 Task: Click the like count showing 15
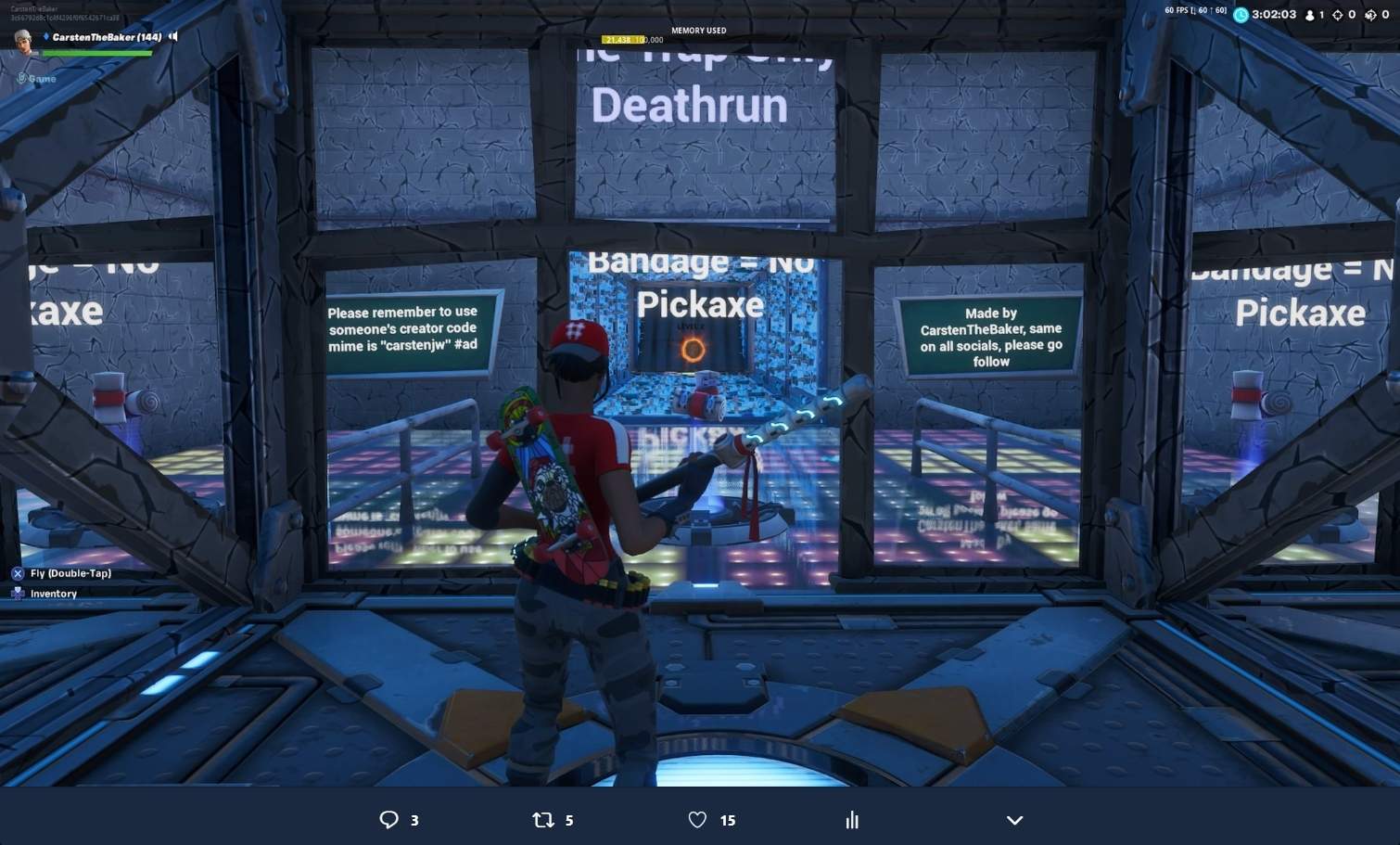727,820
